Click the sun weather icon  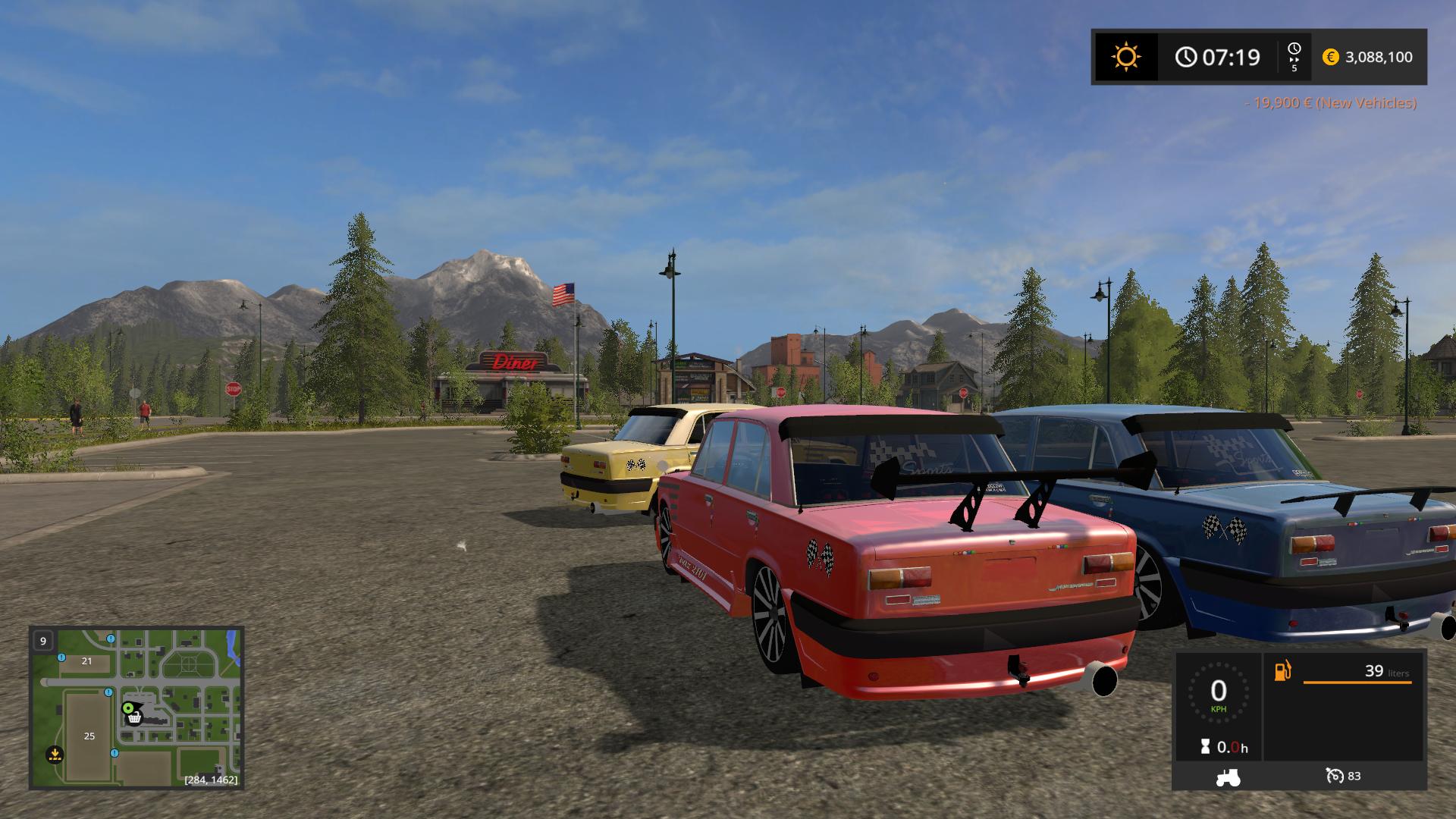1125,57
